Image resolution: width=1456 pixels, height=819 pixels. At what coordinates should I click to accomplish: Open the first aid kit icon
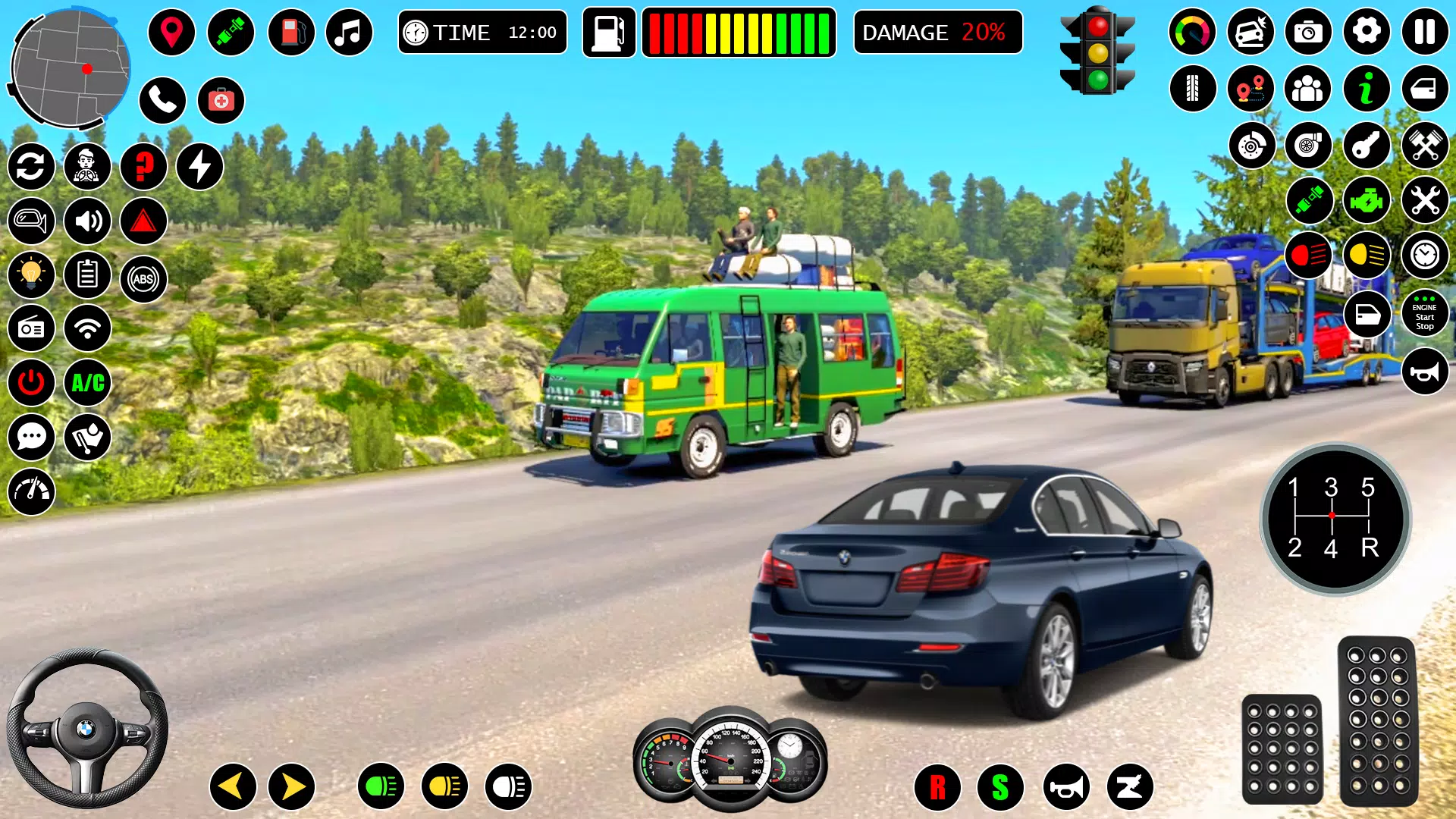tap(221, 100)
